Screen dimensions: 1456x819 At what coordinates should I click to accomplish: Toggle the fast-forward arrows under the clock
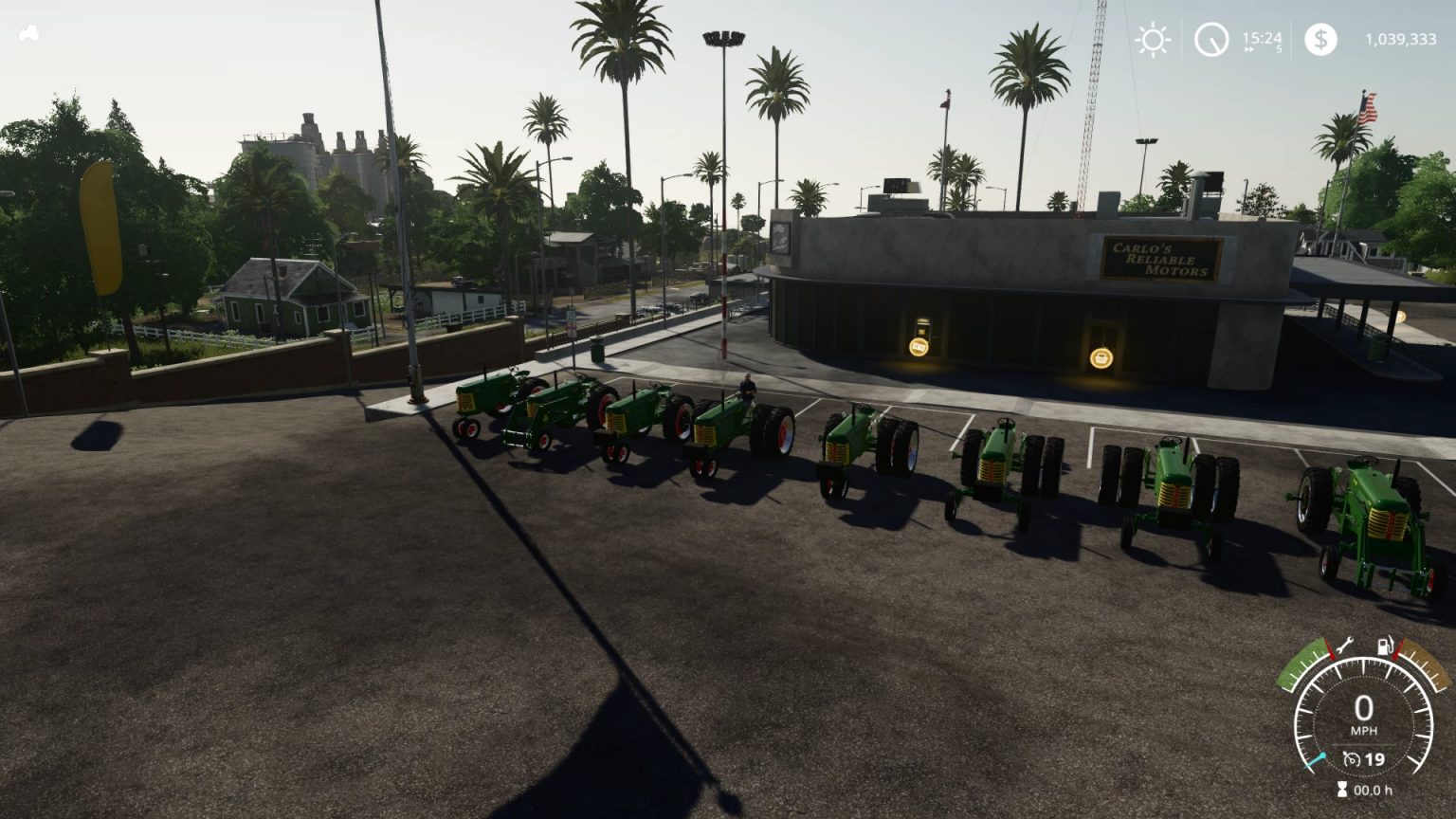[x=1248, y=49]
